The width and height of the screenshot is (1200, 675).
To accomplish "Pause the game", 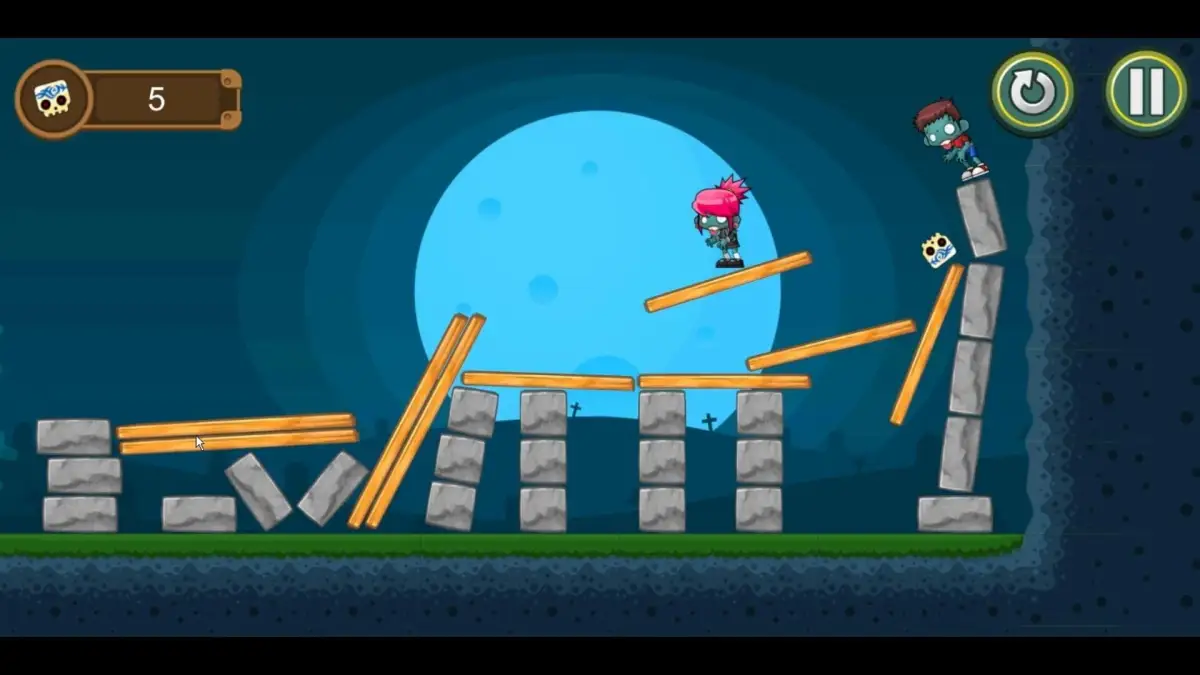I will [x=1145, y=93].
